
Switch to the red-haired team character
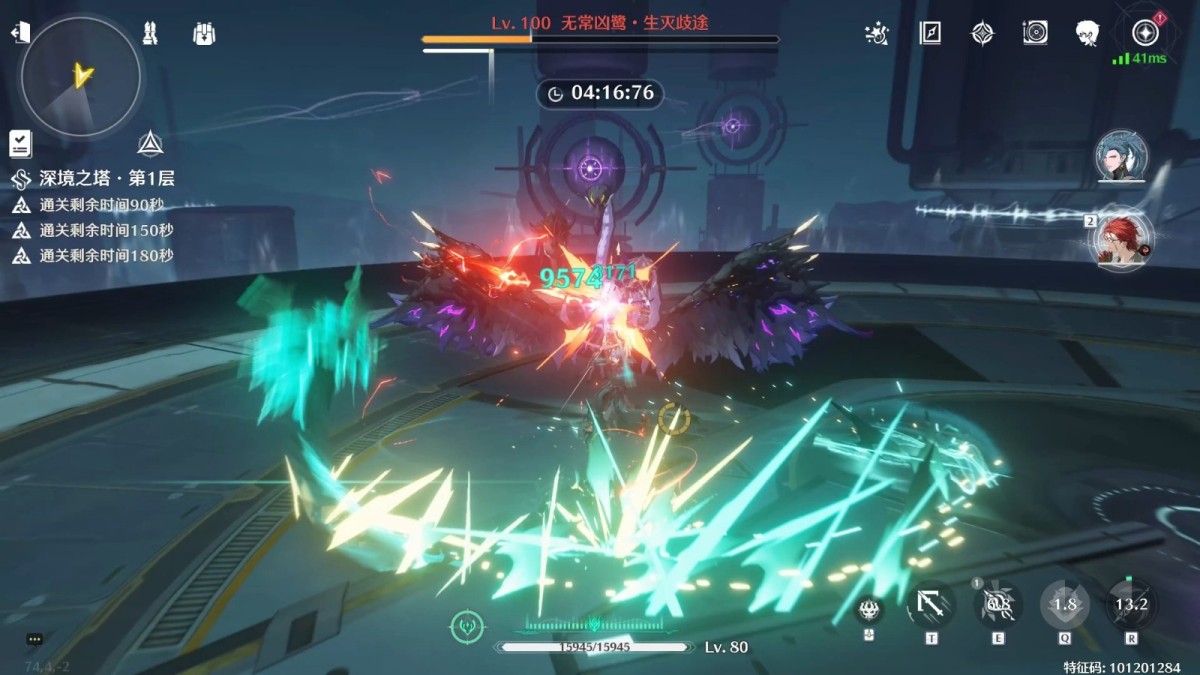coord(1121,240)
